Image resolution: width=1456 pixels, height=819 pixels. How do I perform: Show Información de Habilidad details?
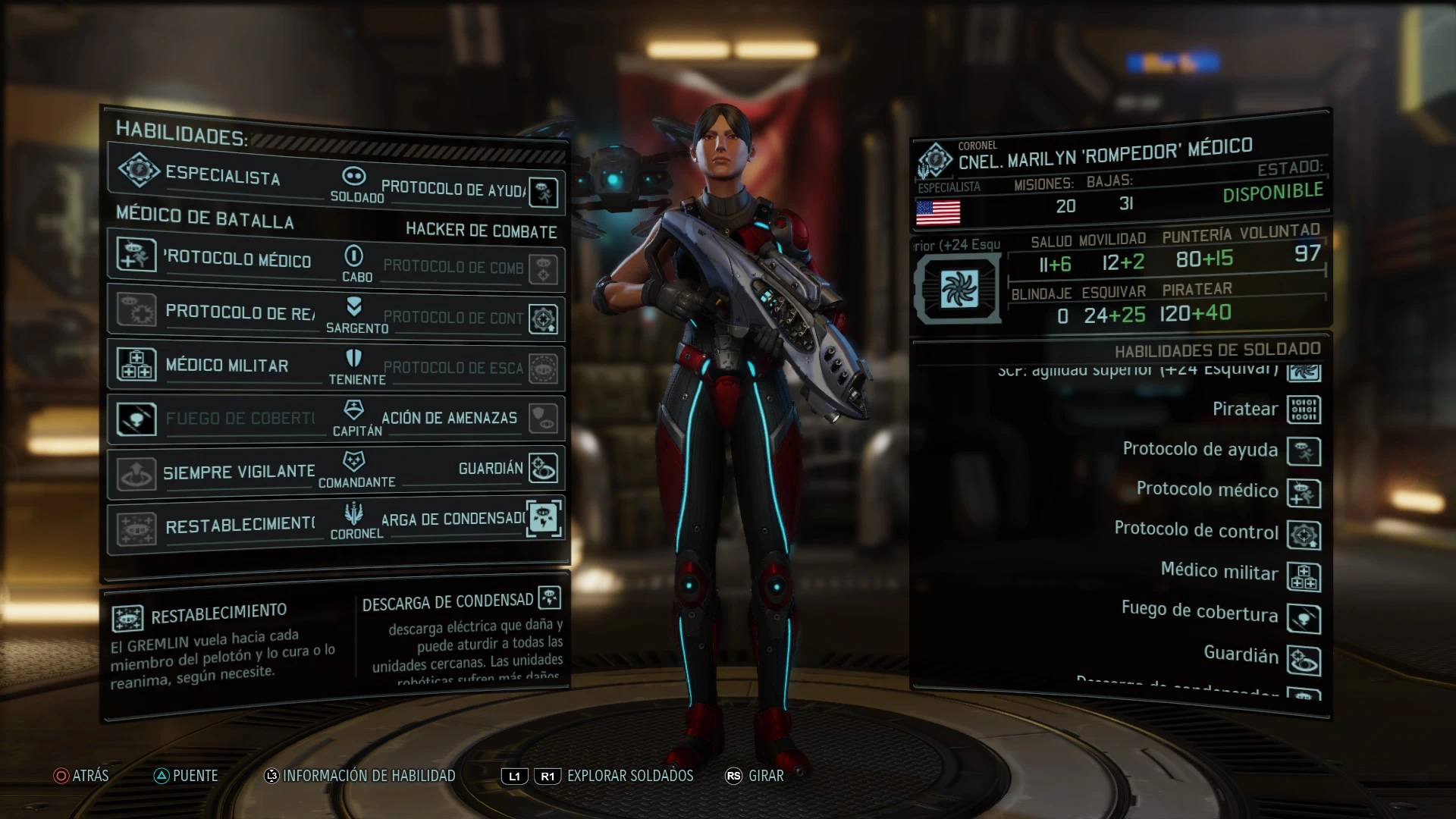point(360,776)
